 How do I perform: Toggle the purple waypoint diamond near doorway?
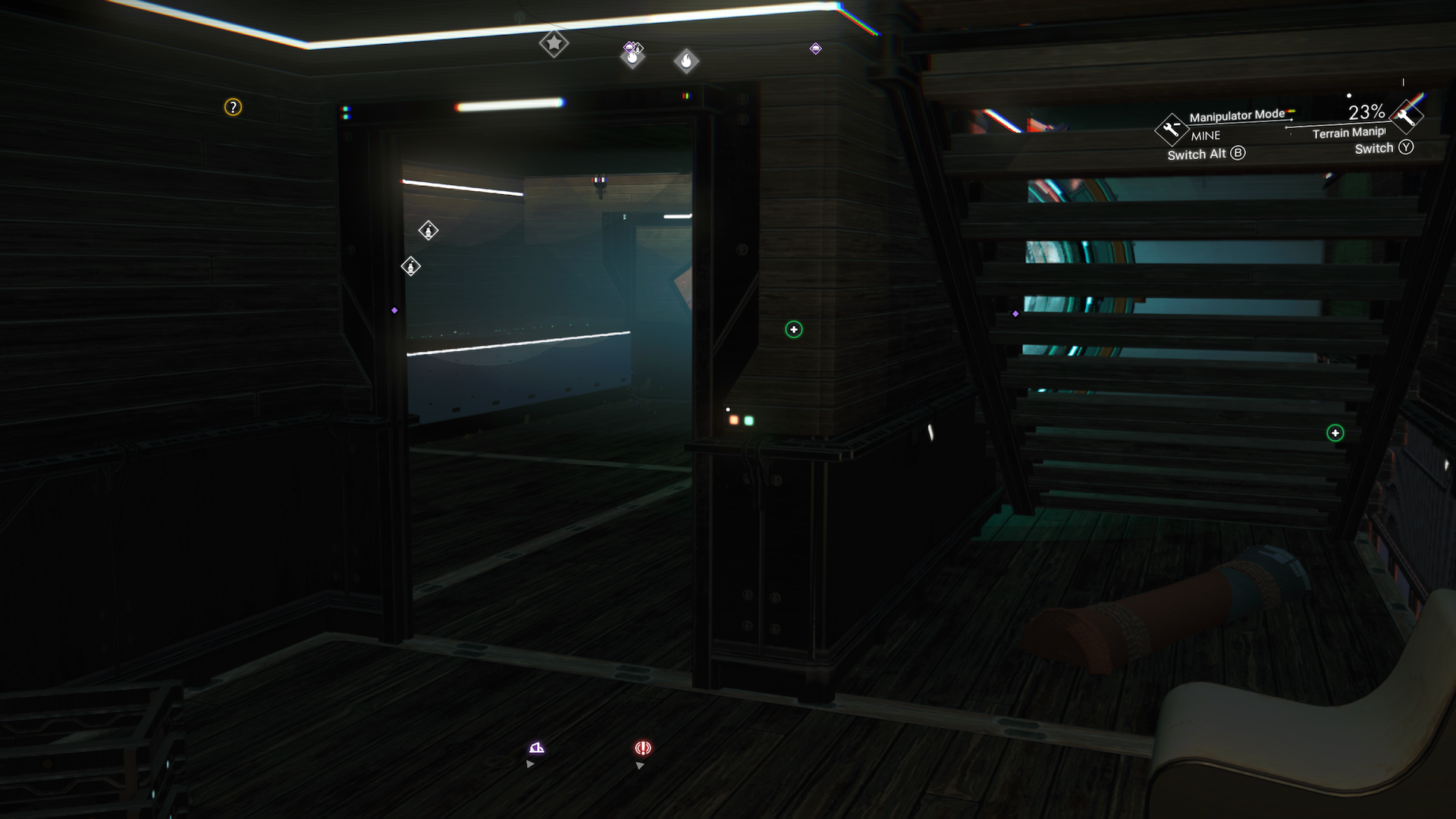(x=396, y=311)
